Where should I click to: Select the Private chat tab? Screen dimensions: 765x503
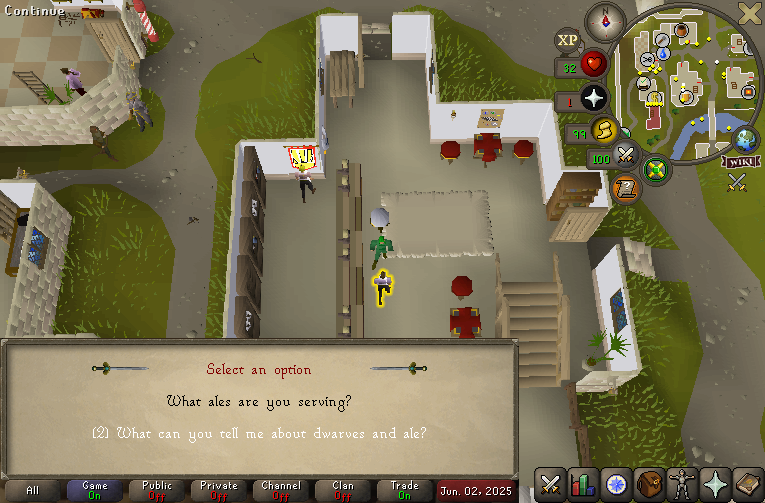219,490
